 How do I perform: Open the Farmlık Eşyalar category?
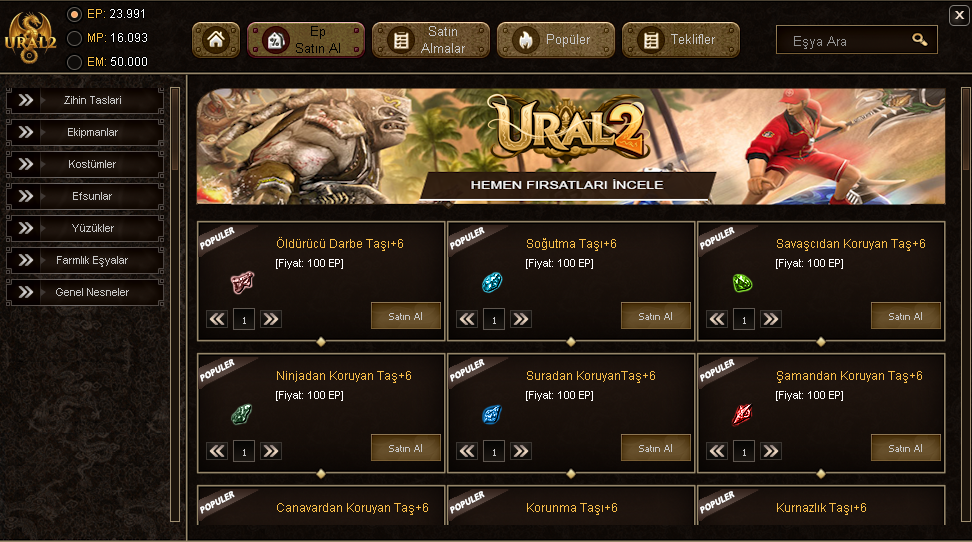click(x=86, y=260)
